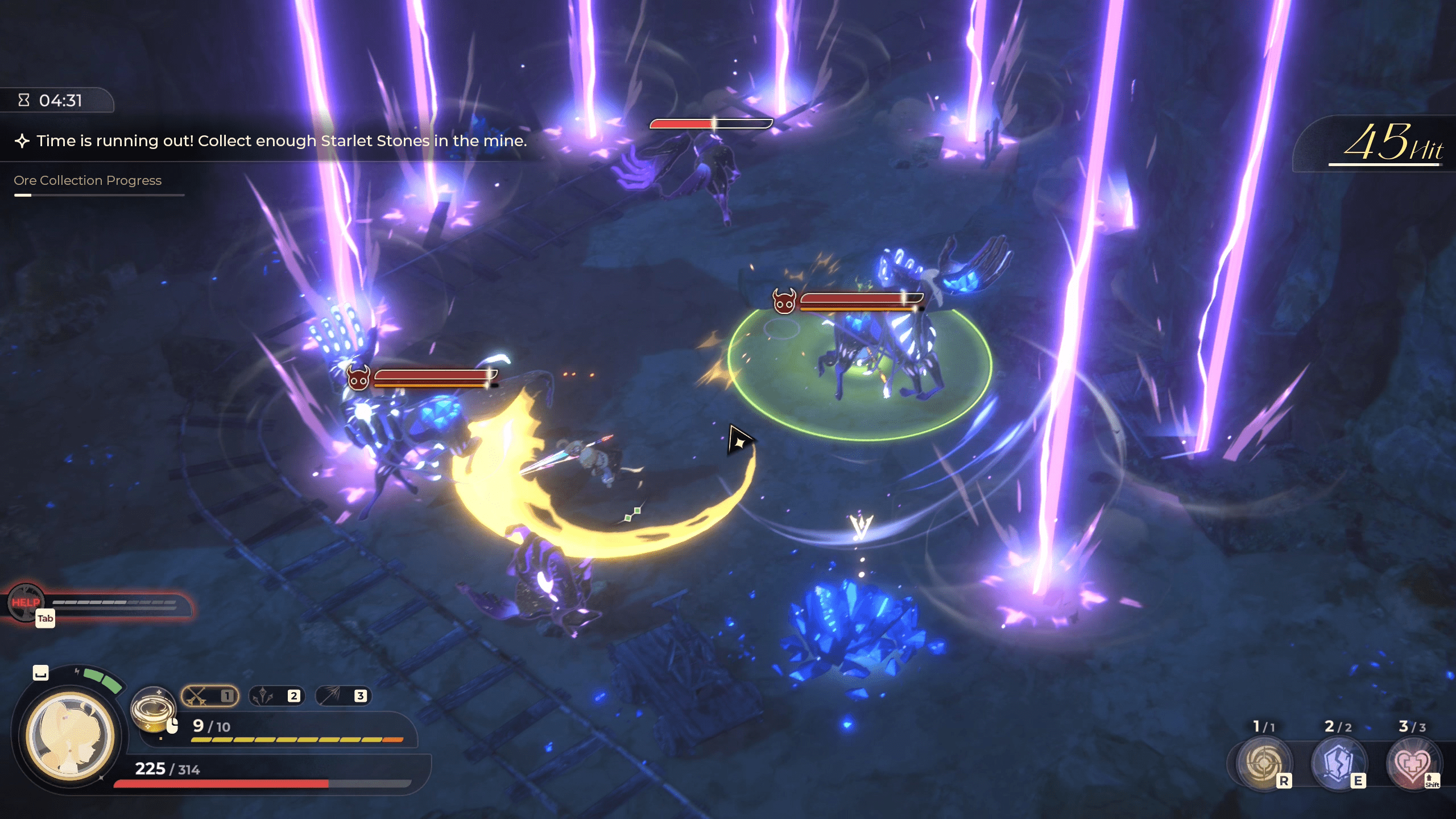Choose the spread arrow weapon mode
This screenshot has width=1456, height=819.
342,696
